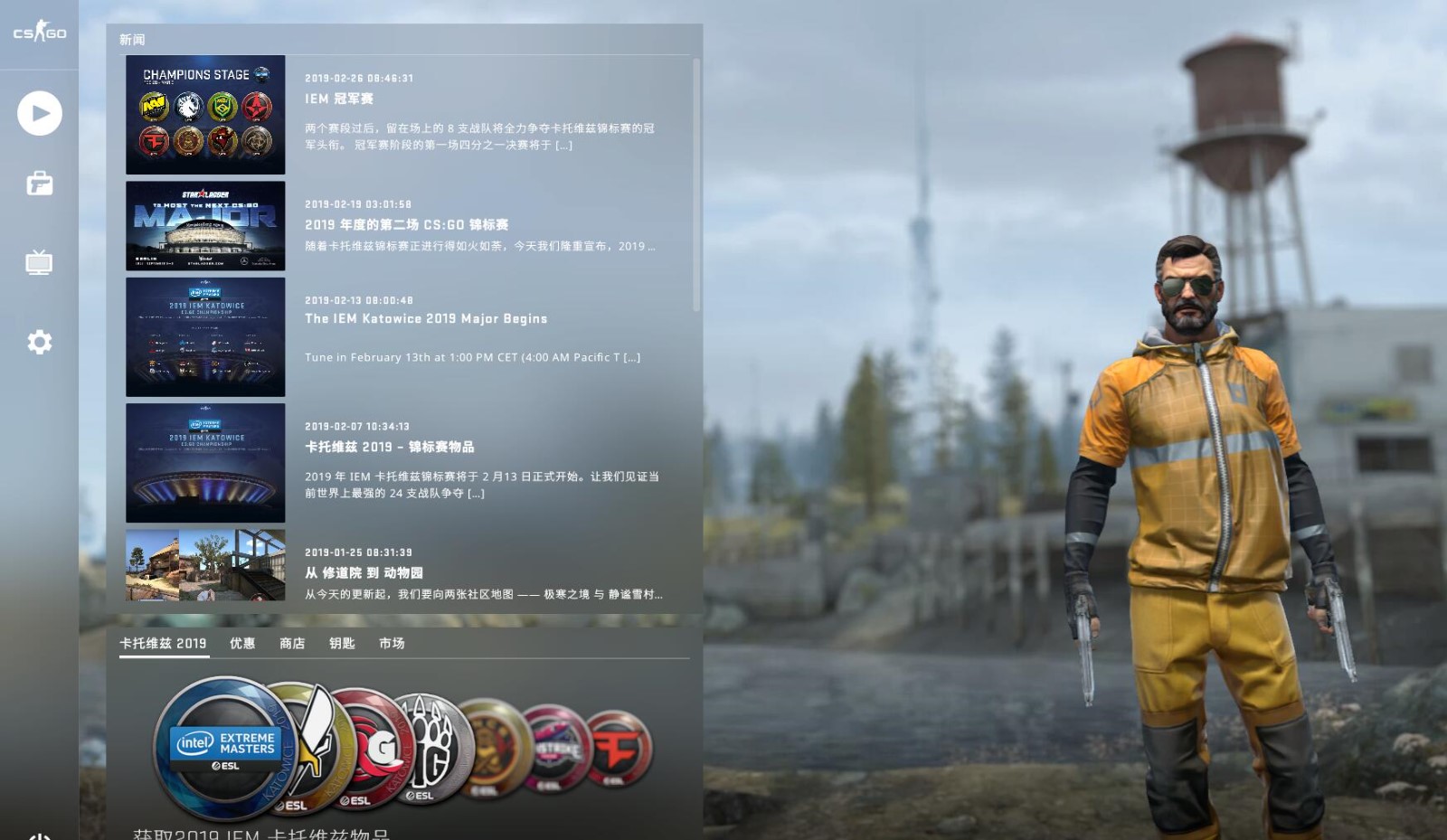Open the 钥匙 section
The image size is (1447, 840).
tap(341, 643)
